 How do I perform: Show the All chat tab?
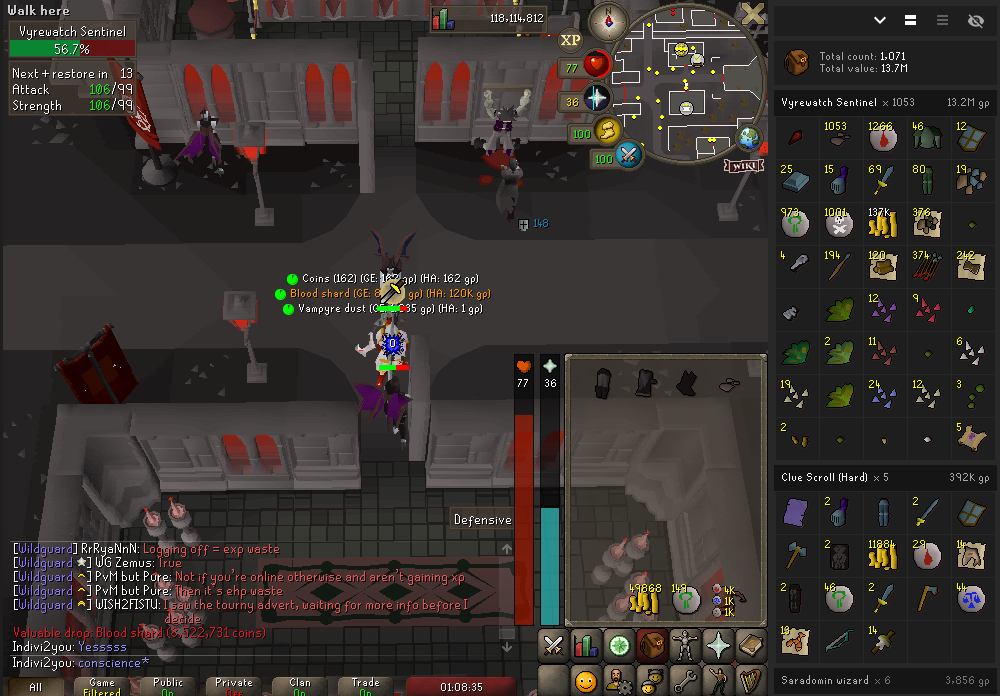pos(36,687)
